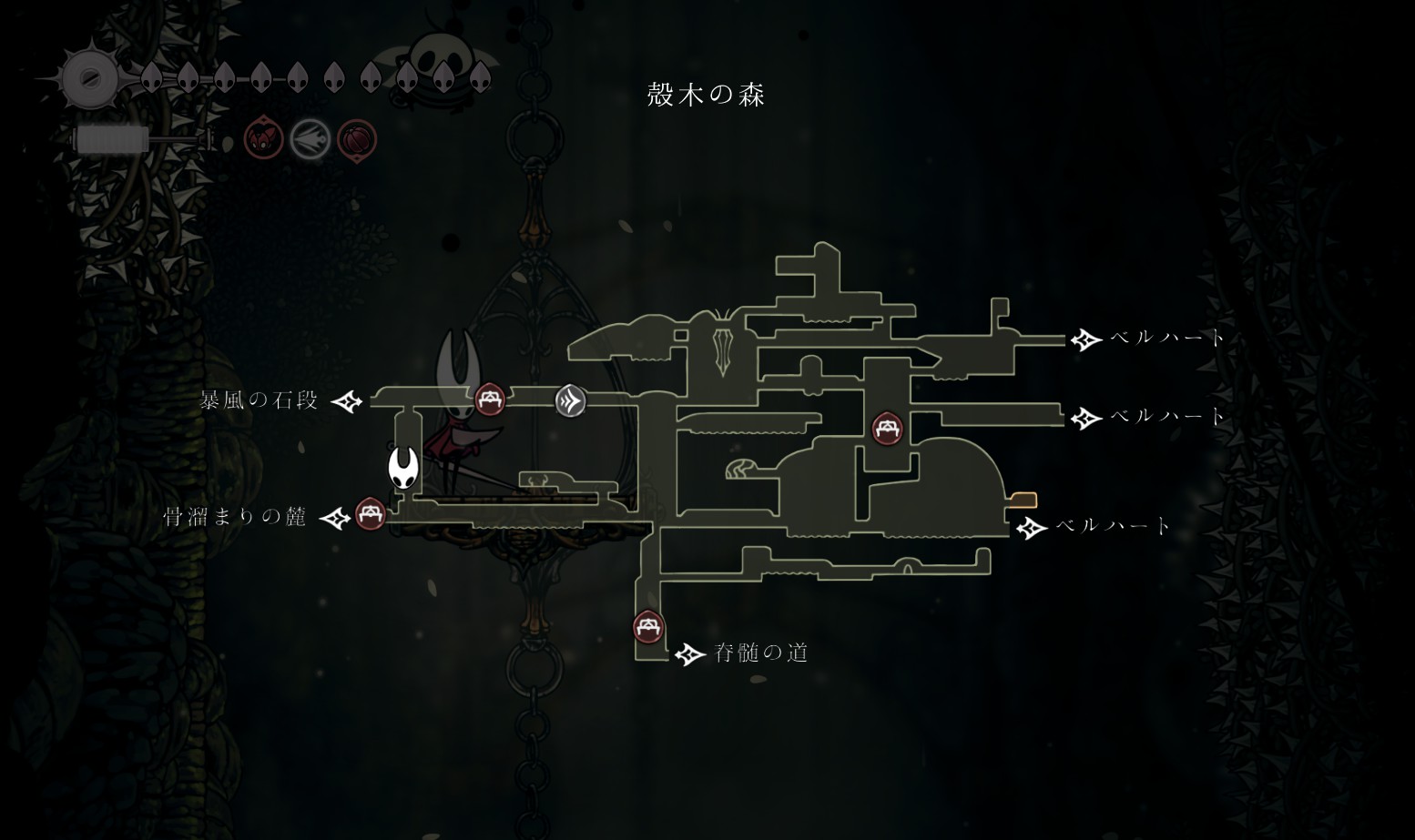Select the highlighted grey dart tool icon
Viewport: 1415px width, 840px height.
tap(310, 140)
